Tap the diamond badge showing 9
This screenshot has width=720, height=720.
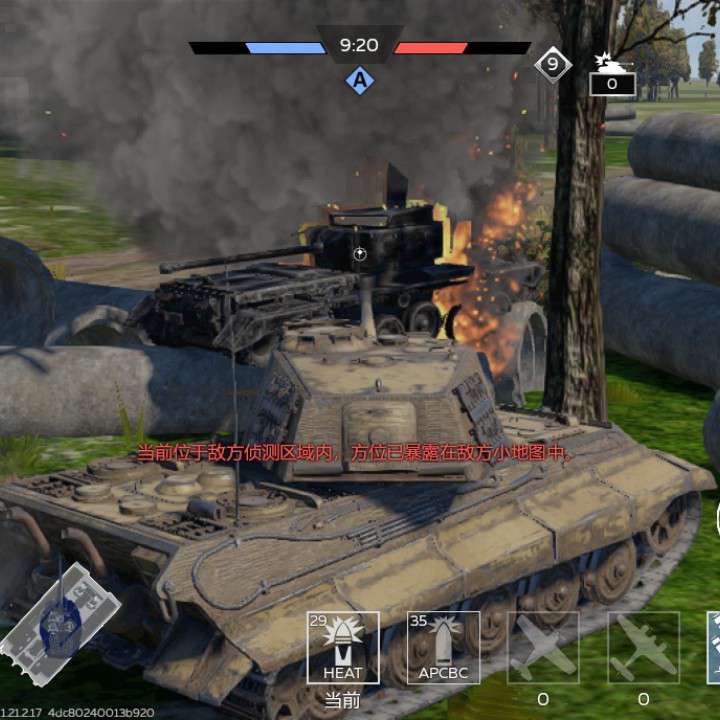click(552, 65)
